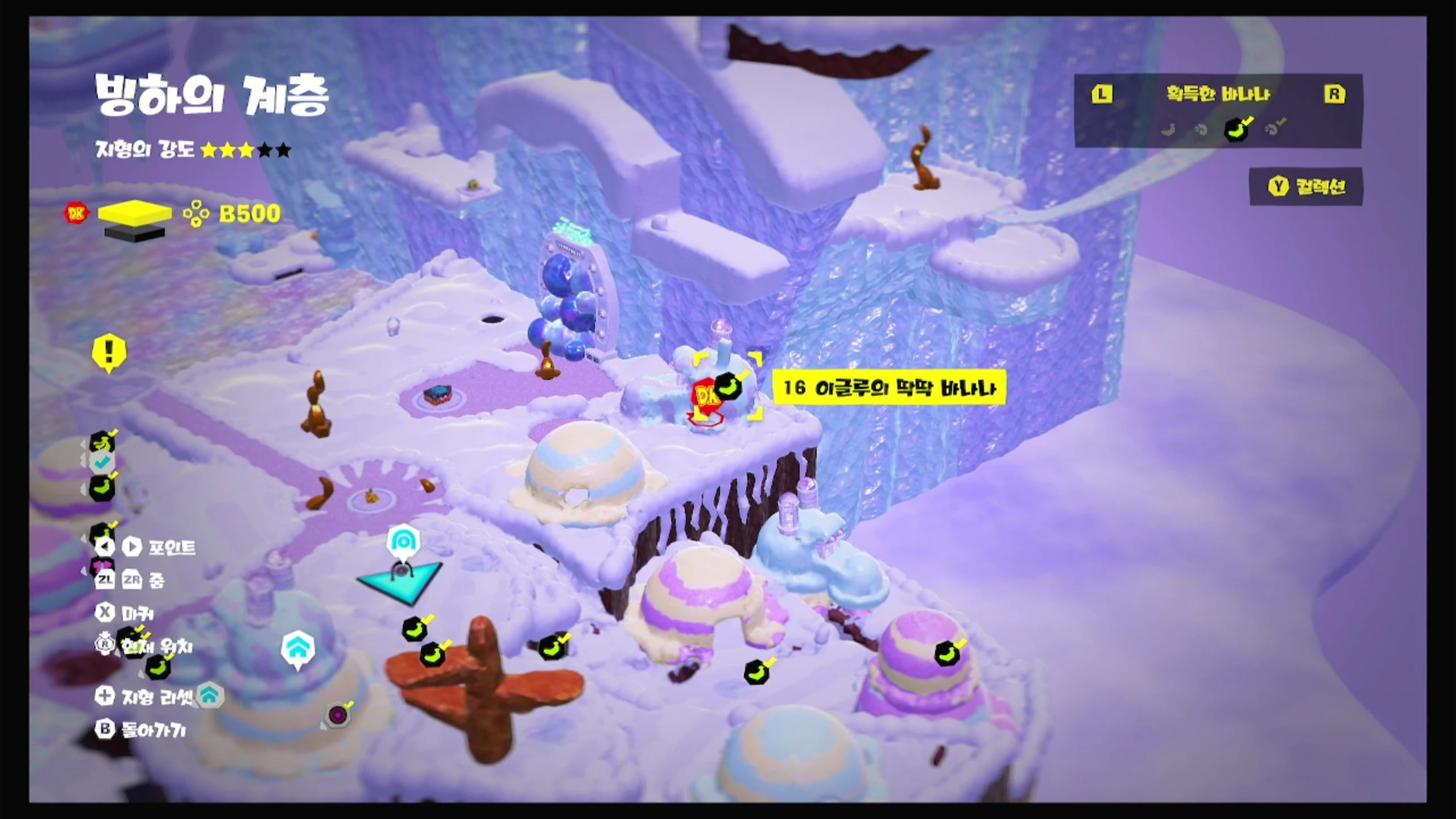Image resolution: width=1456 pixels, height=819 pixels.
Task: Click the yellow exclamation alert marker
Action: [109, 353]
